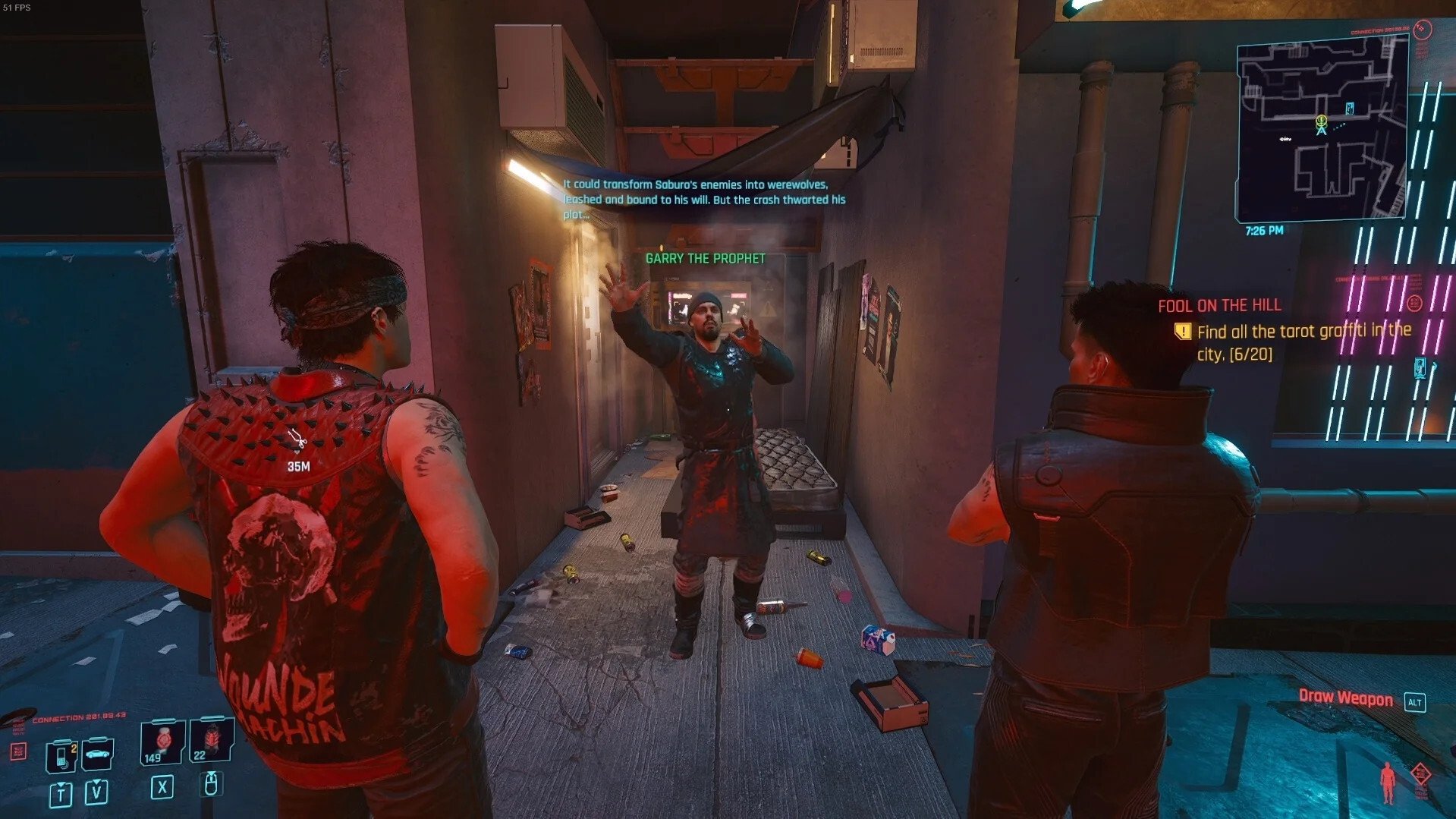Image resolution: width=1456 pixels, height=819 pixels.
Task: Click the GARRY THE PROPHET nameplate
Action: pos(704,257)
